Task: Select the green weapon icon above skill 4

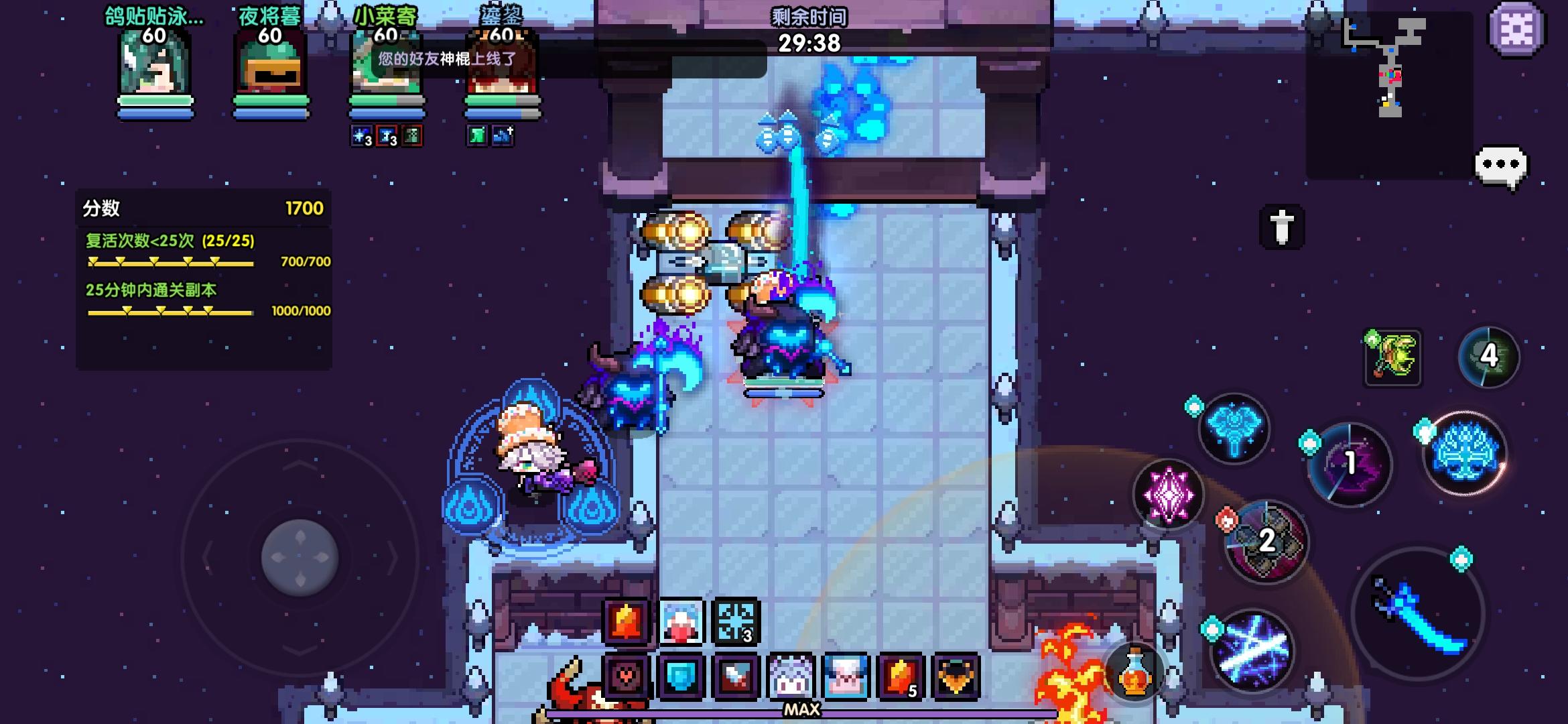Action: [1392, 357]
